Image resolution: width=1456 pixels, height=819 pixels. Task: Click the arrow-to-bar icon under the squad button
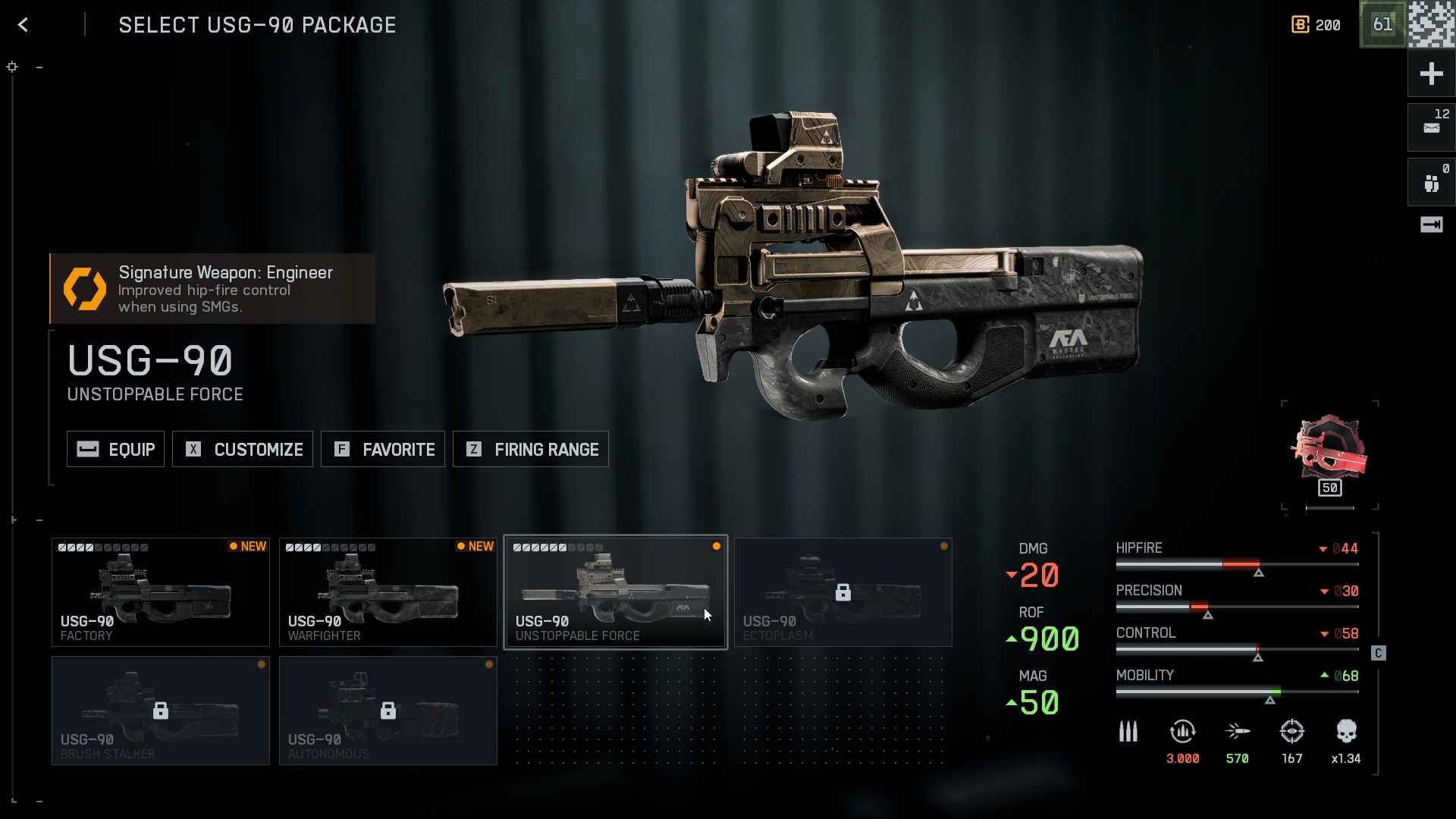[x=1431, y=224]
